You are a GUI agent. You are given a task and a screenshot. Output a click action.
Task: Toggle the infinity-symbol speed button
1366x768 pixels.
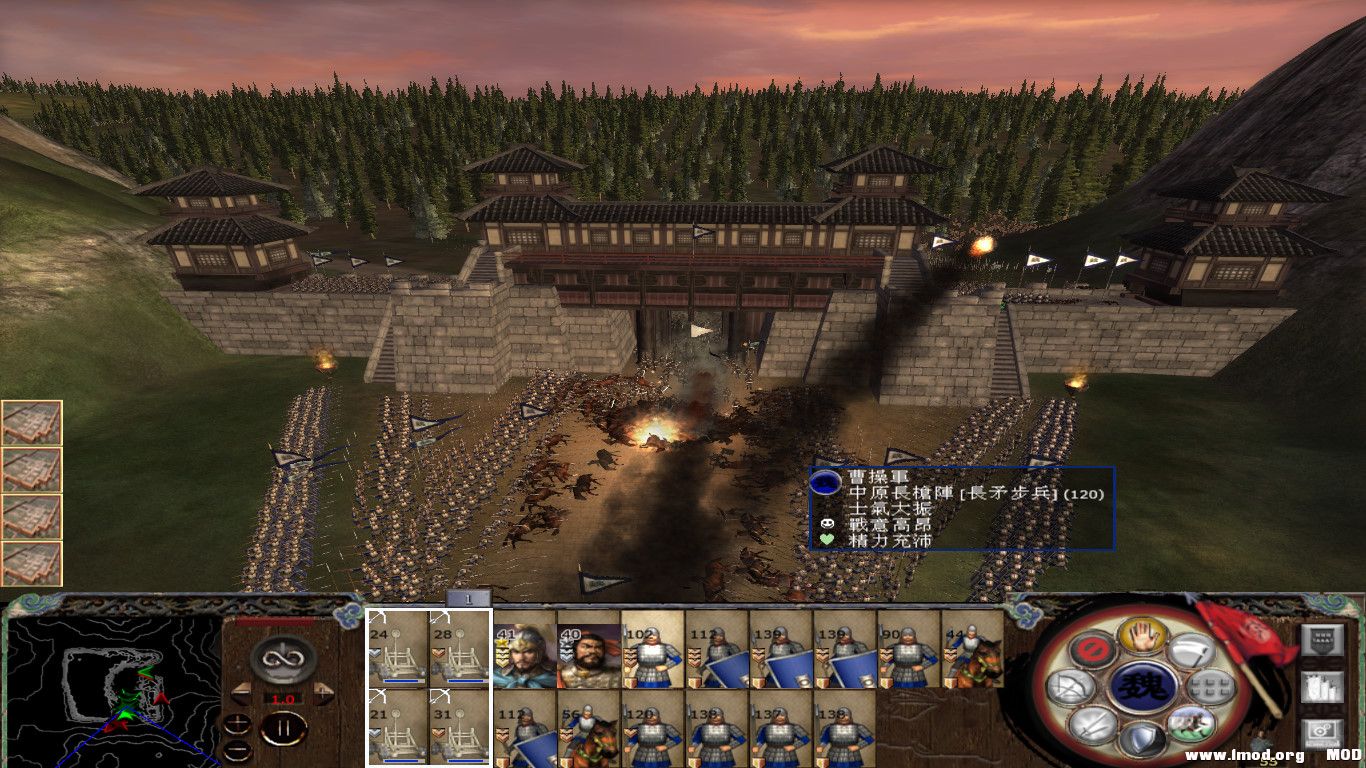[283, 659]
